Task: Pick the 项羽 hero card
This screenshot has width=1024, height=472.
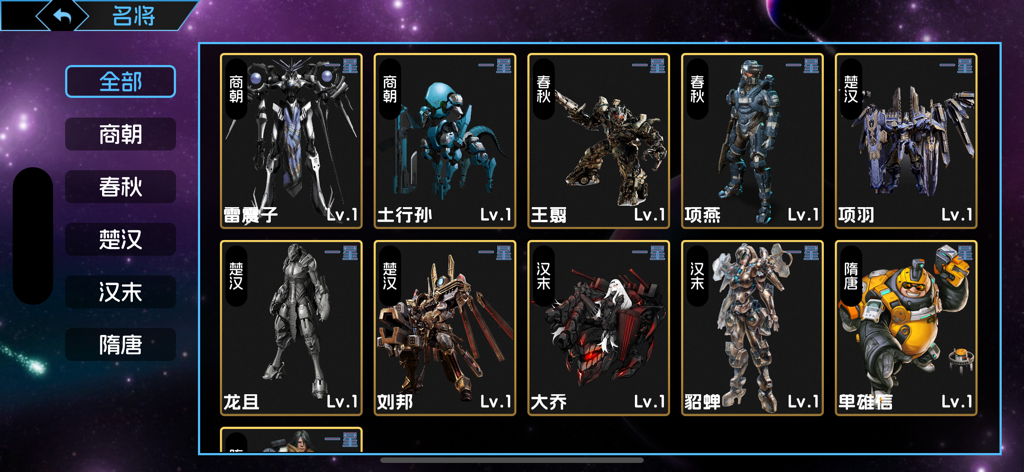Action: (x=906, y=140)
